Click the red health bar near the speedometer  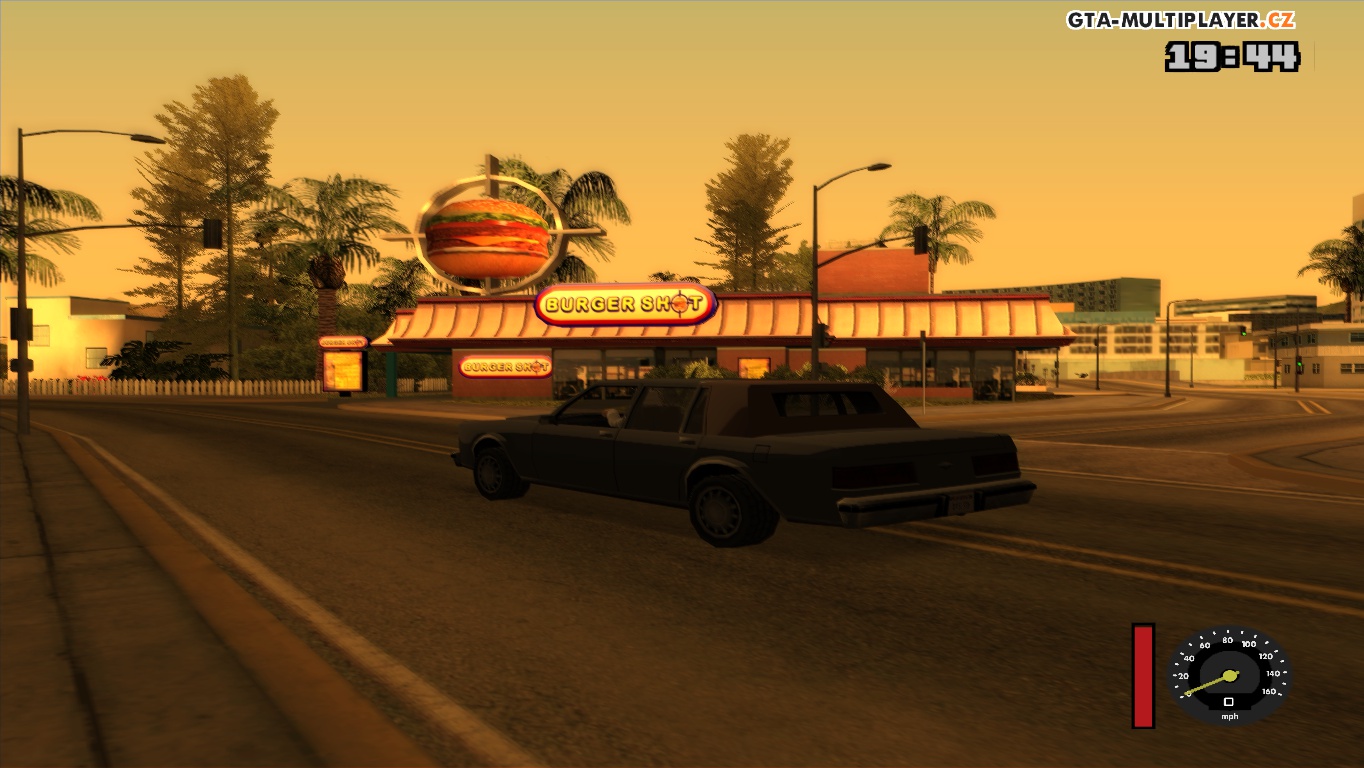[1142, 675]
